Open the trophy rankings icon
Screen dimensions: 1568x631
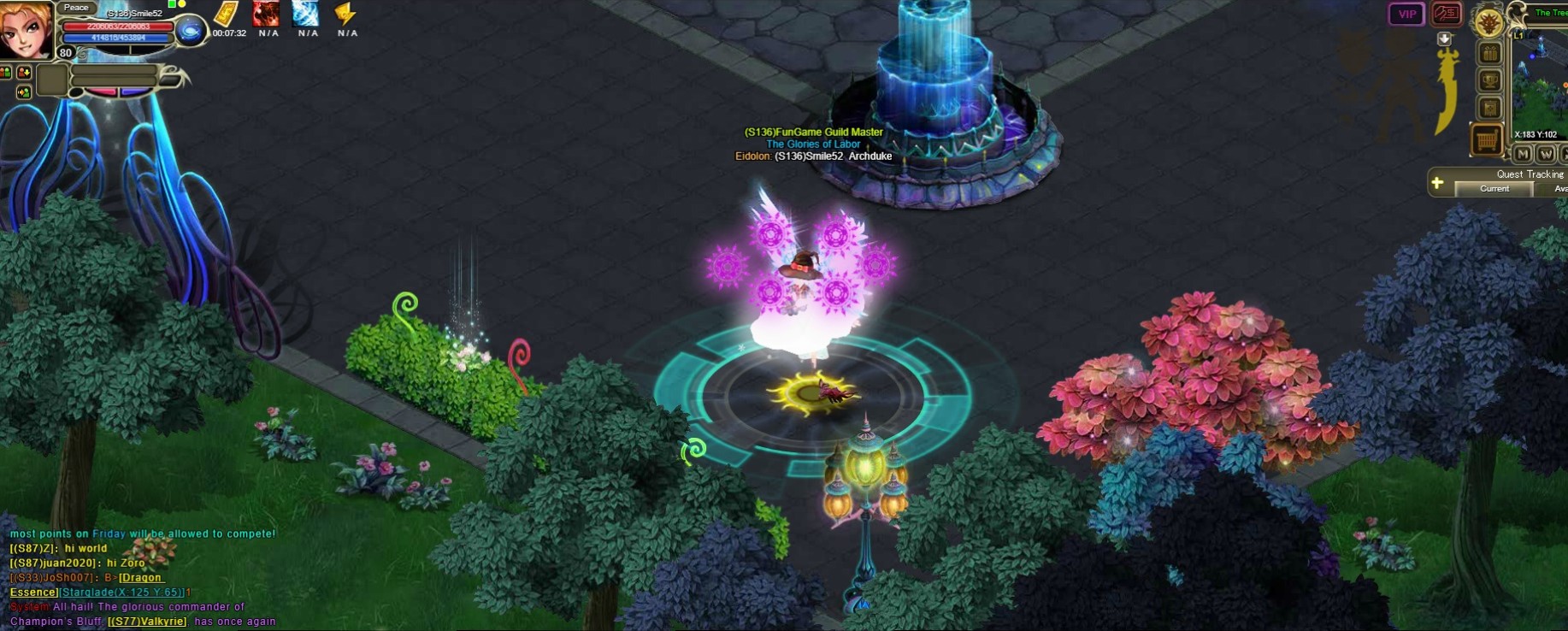point(1490,81)
